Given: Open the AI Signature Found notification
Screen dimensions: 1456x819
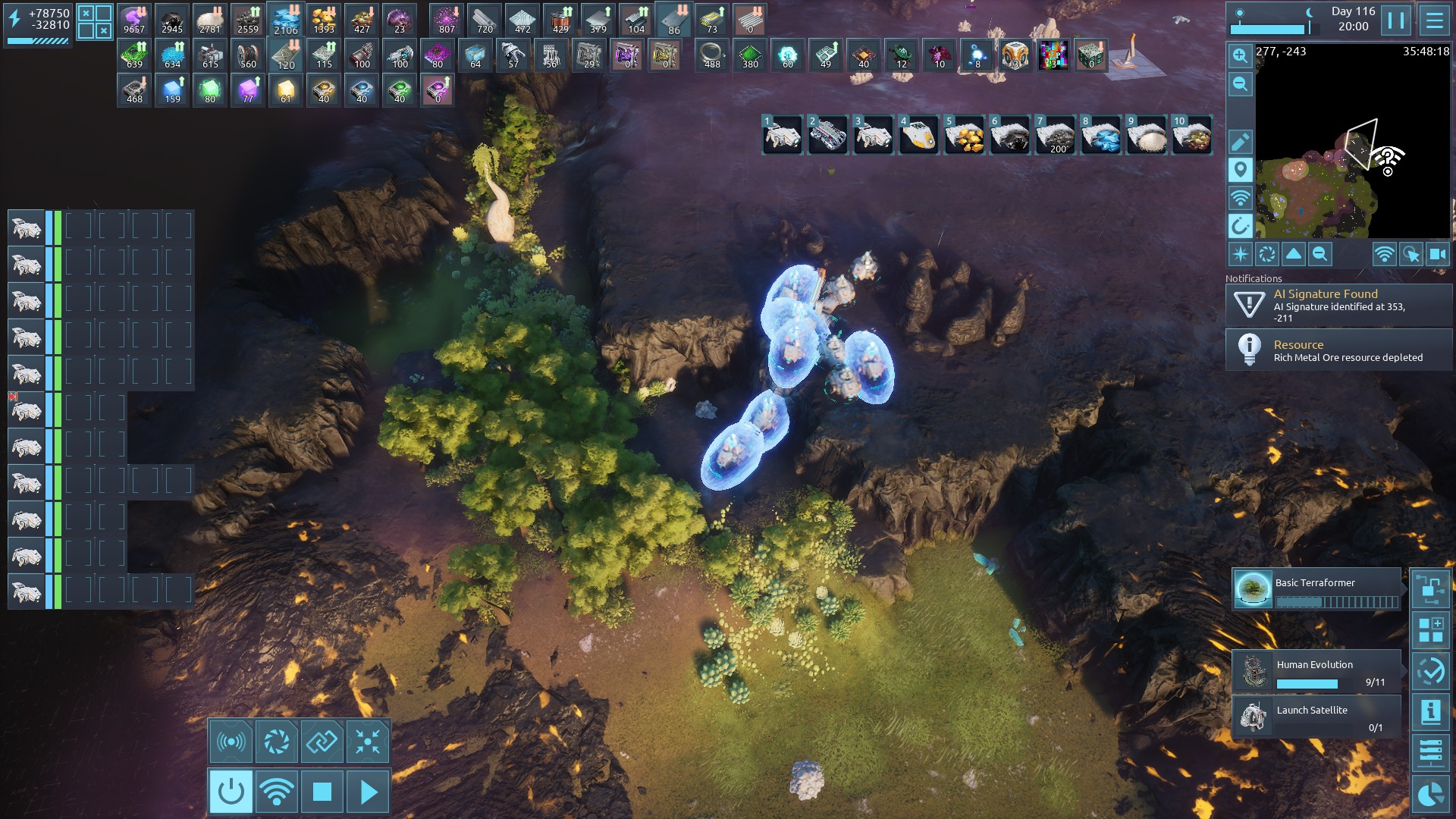Looking at the screenshot, I should click(x=1338, y=305).
